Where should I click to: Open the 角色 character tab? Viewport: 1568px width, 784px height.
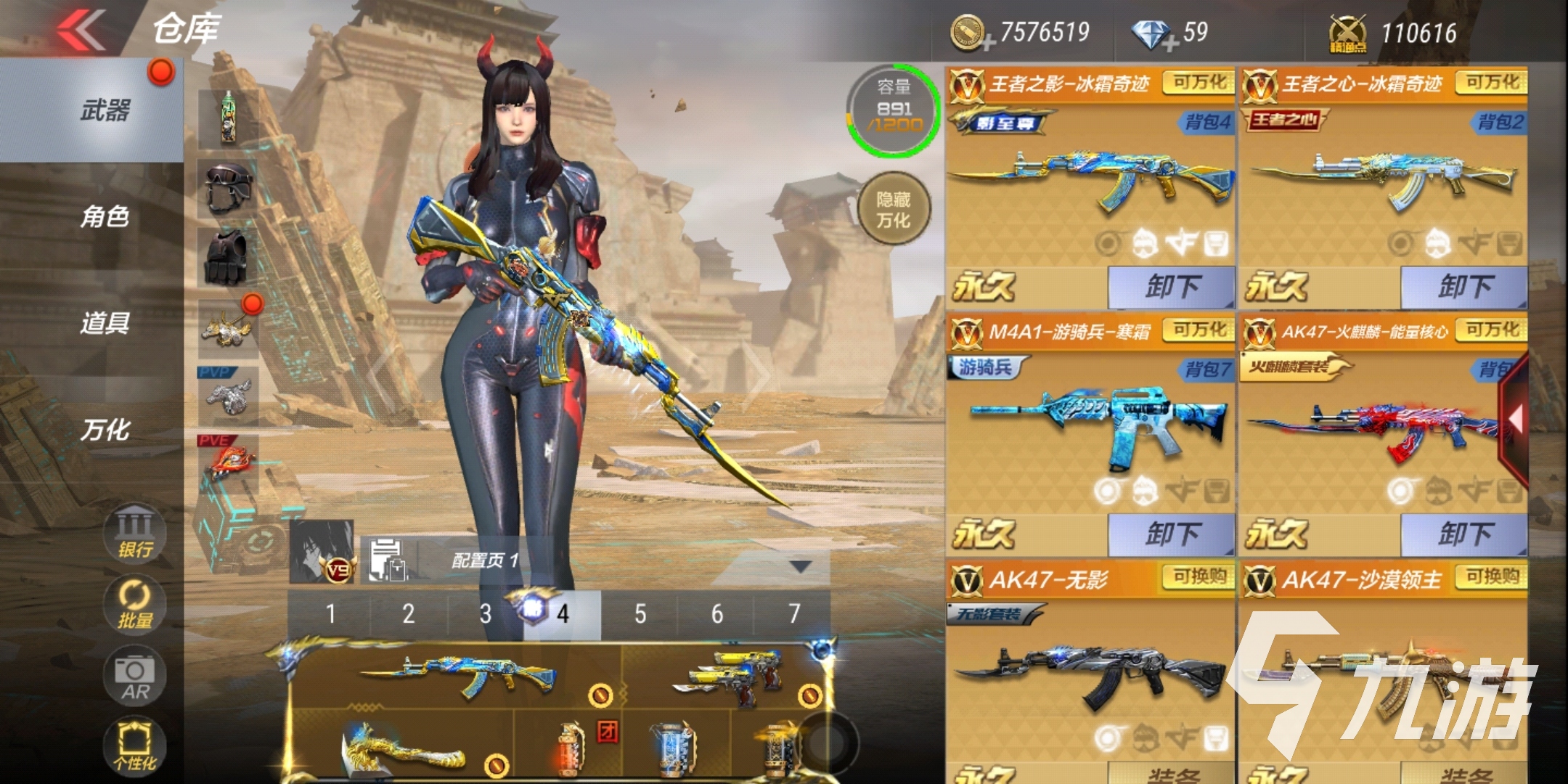(x=105, y=216)
